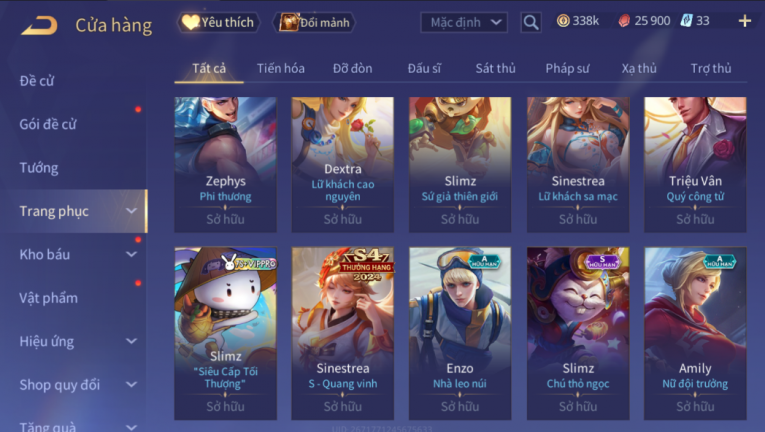The width and height of the screenshot is (765, 432).
Task: Open the Đề cử menu entry
Action: [37, 81]
